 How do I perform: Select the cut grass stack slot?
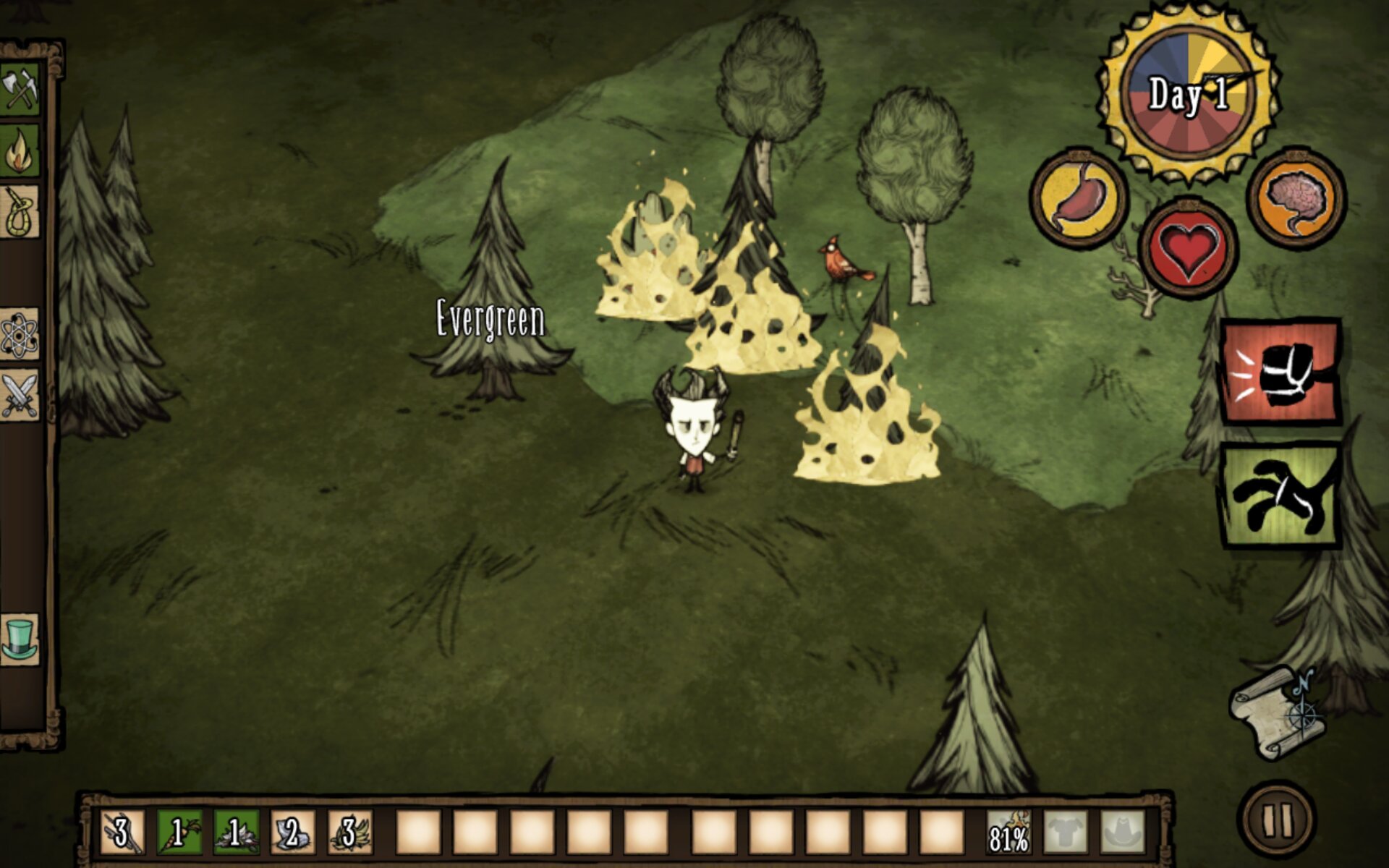(350, 832)
